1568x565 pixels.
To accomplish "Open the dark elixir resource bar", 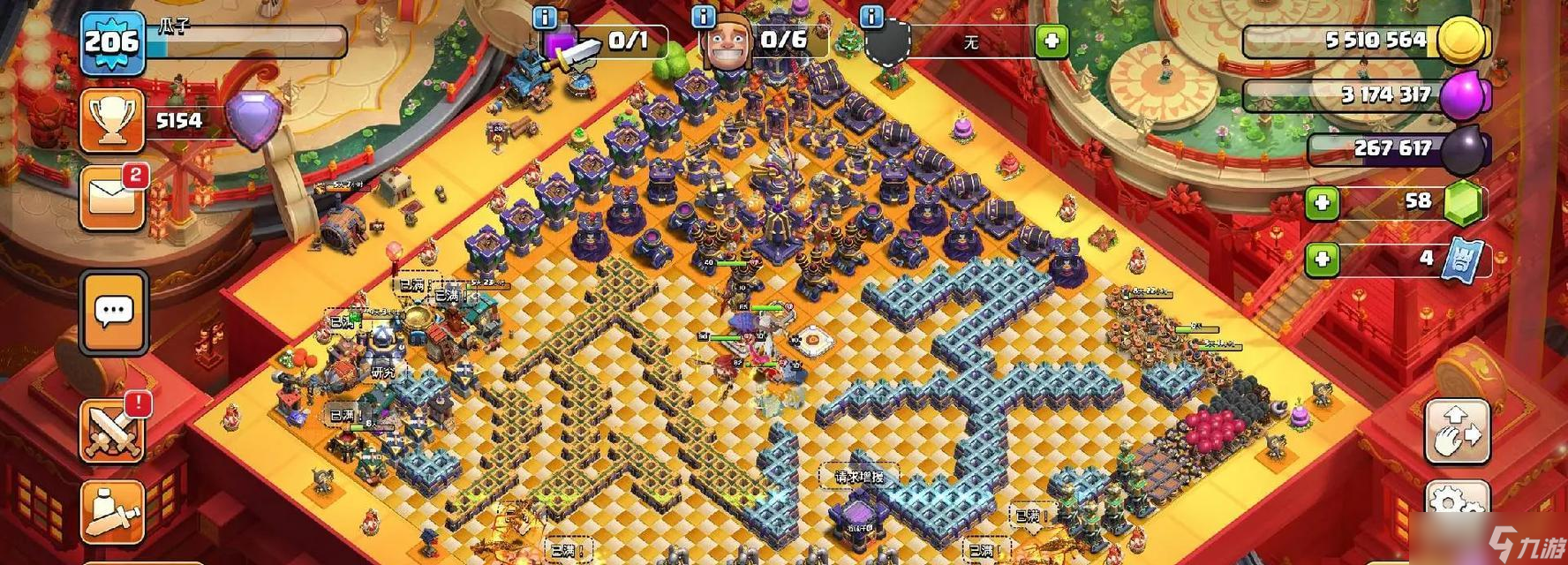I will pyautogui.click(x=1395, y=149).
